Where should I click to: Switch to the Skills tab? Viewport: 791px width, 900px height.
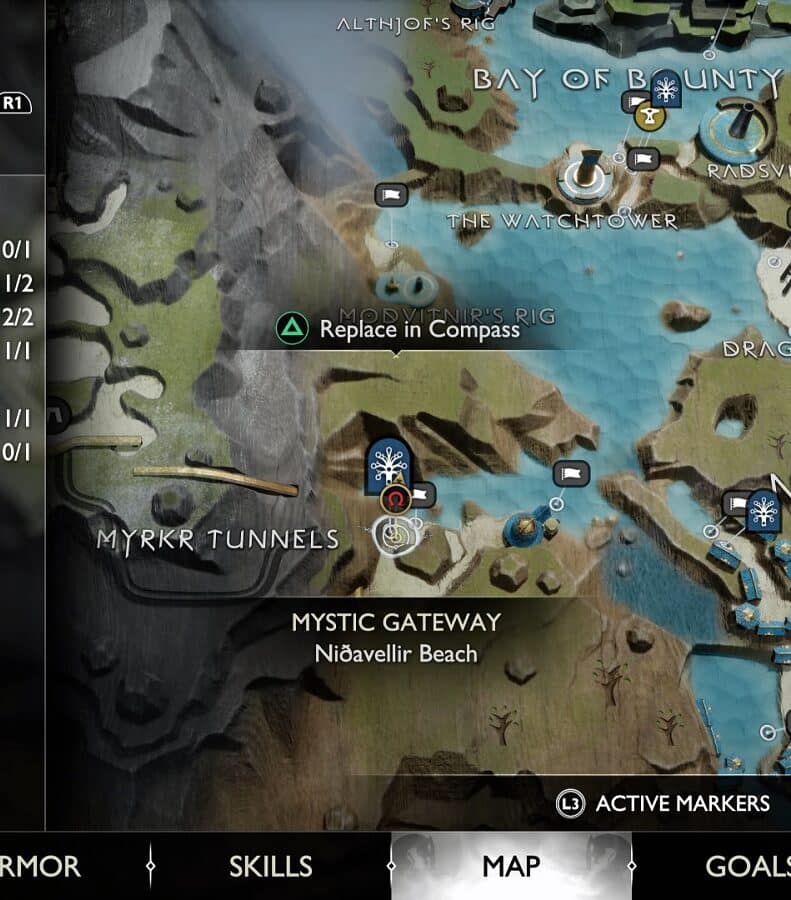[270, 866]
